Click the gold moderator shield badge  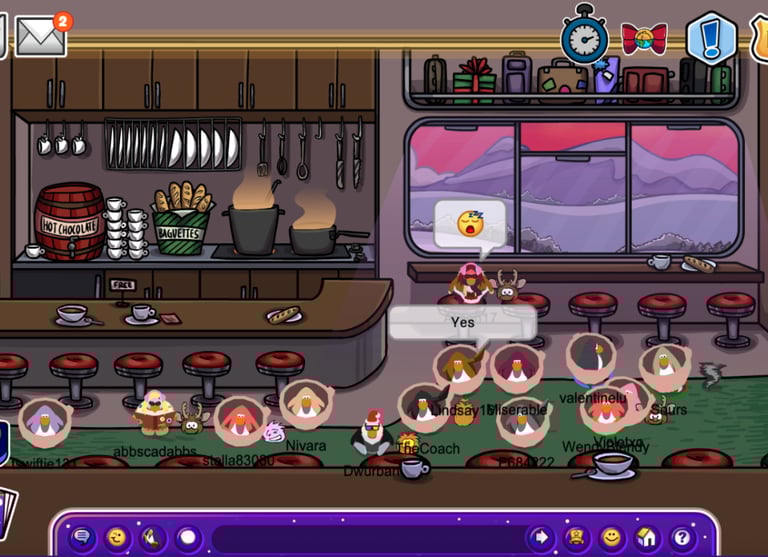(x=759, y=38)
